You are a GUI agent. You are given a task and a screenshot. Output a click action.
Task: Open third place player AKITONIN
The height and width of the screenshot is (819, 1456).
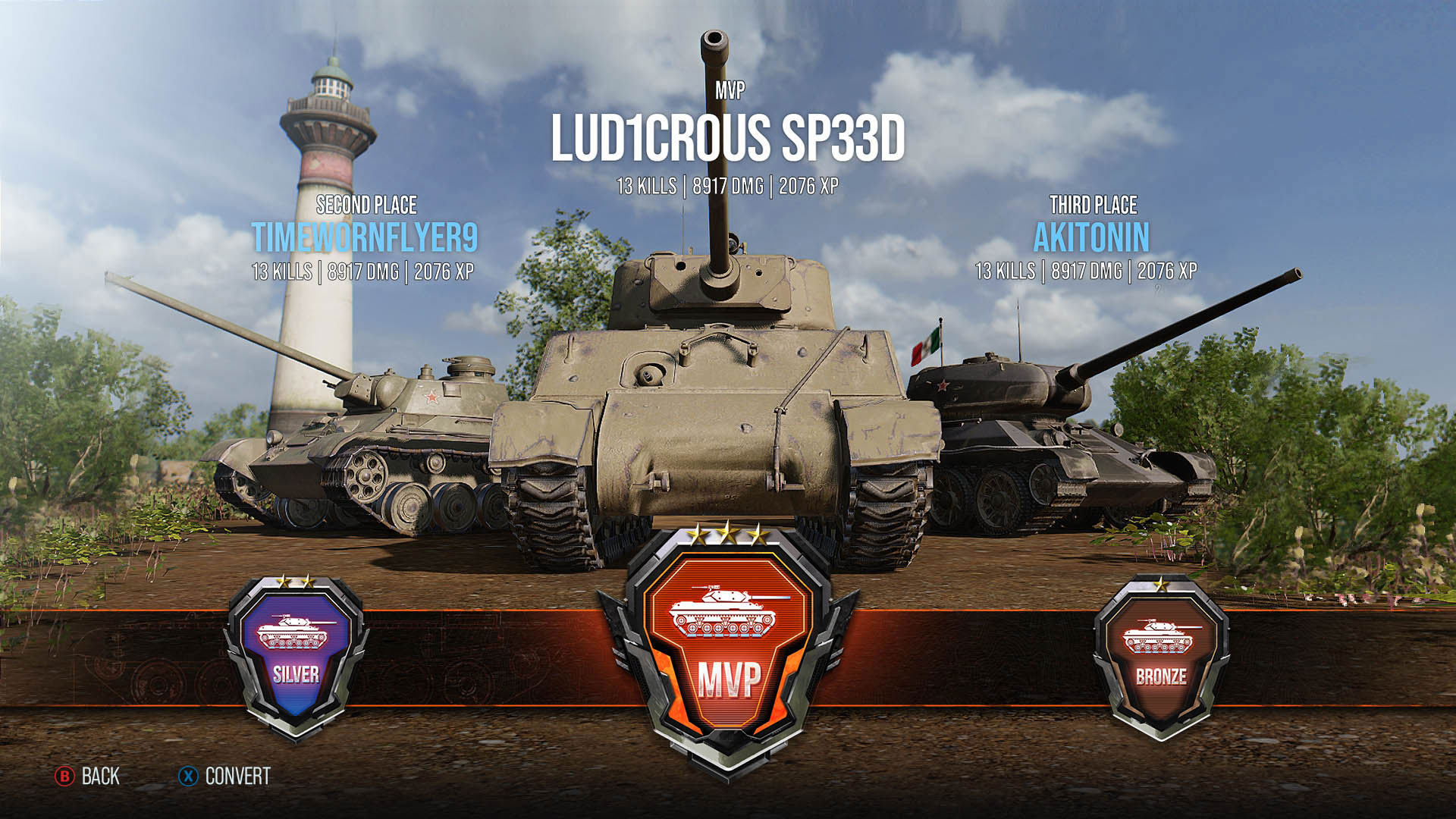(1091, 237)
